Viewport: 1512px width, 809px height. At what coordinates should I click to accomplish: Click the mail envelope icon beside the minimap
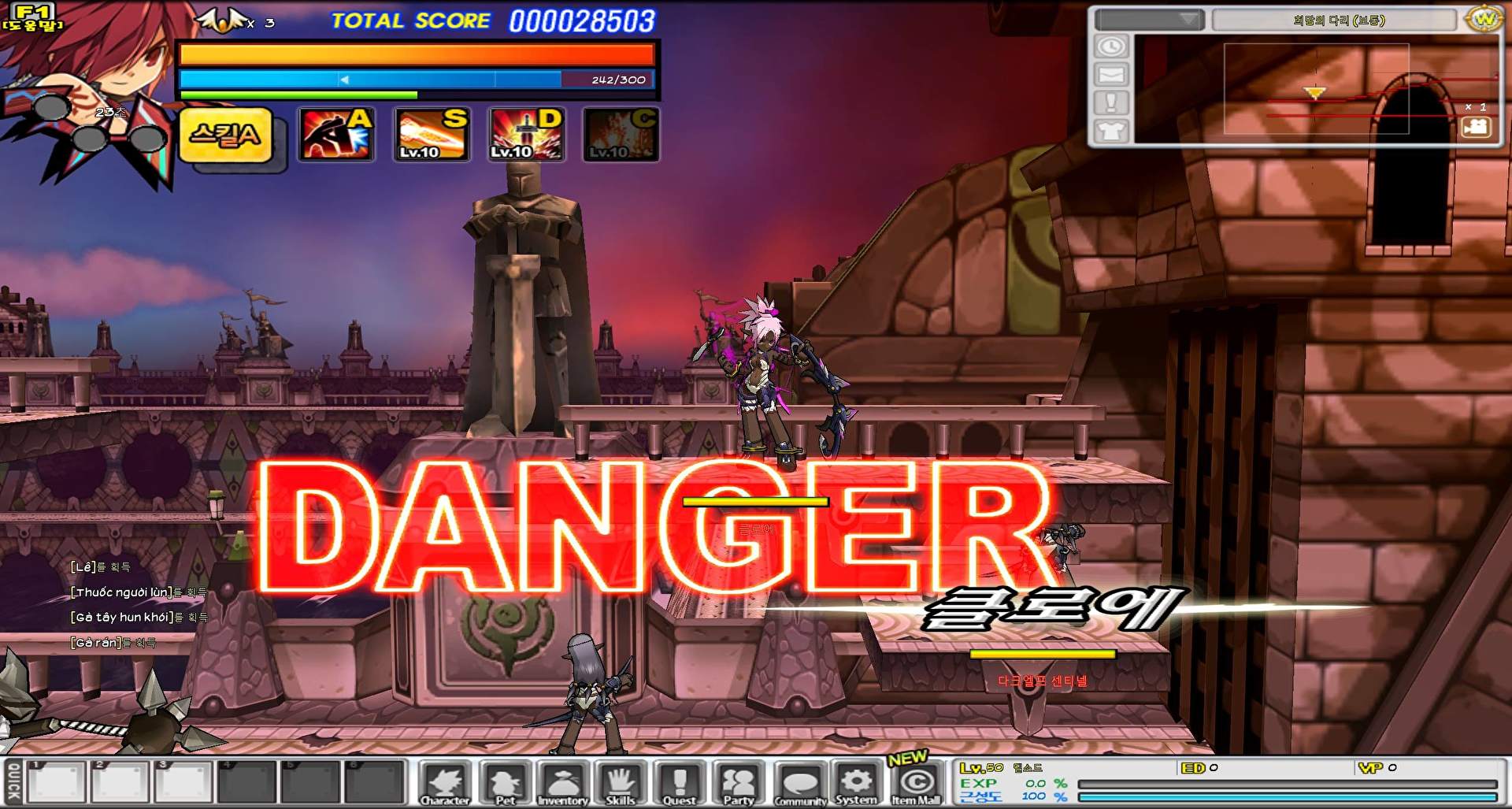pyautogui.click(x=1111, y=76)
